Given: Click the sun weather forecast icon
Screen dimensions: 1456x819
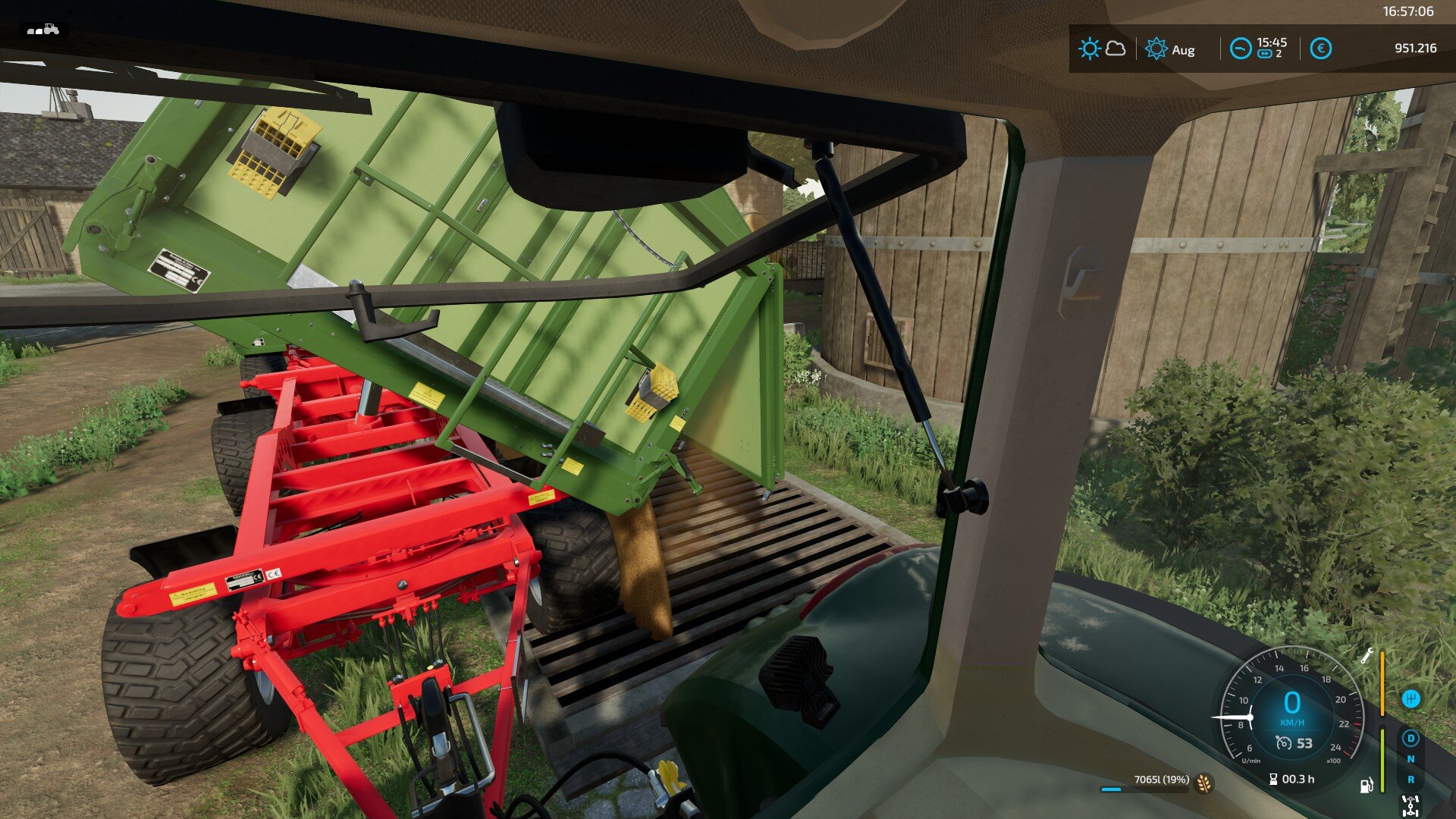Looking at the screenshot, I should [1089, 49].
